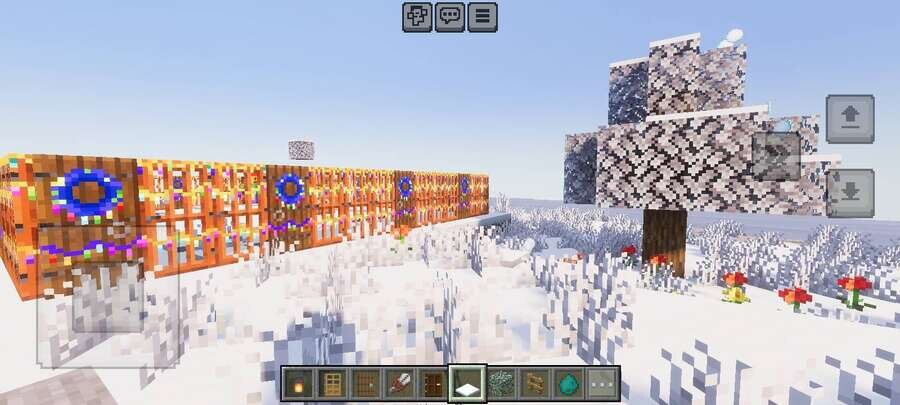
Task: Select the speckled gray block hotbar slot
Action: [501, 382]
